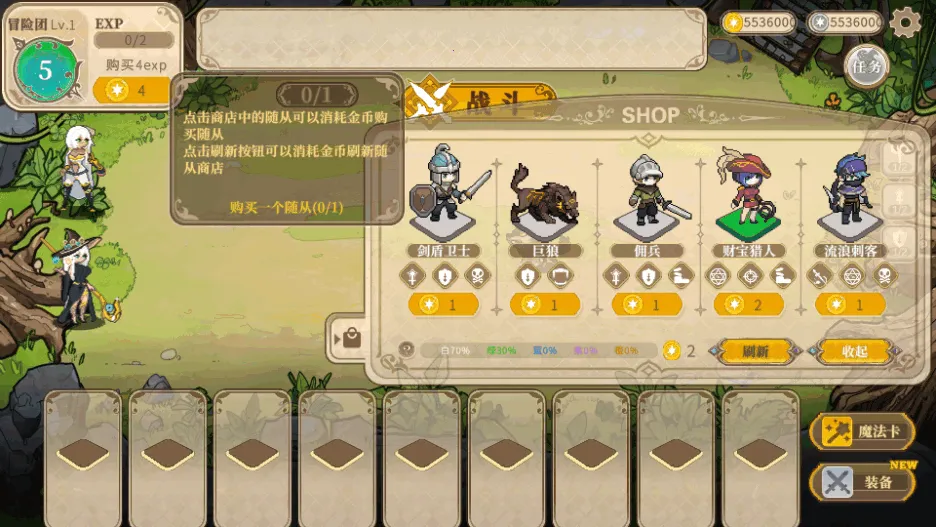Screen dimensions: 936x527
Task: Purchase 流浪刺客 with its price button
Action: point(849,304)
